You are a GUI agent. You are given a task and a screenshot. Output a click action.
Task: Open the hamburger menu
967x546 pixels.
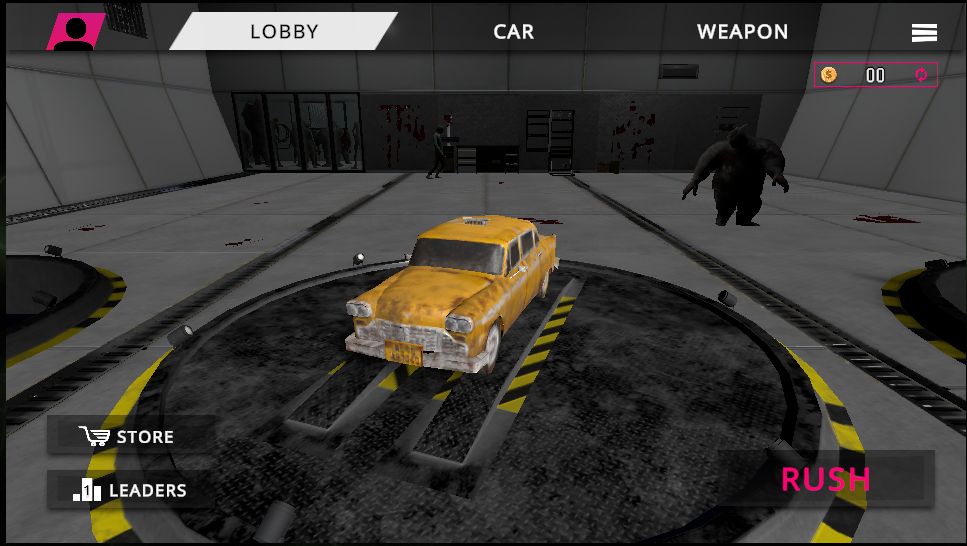924,33
